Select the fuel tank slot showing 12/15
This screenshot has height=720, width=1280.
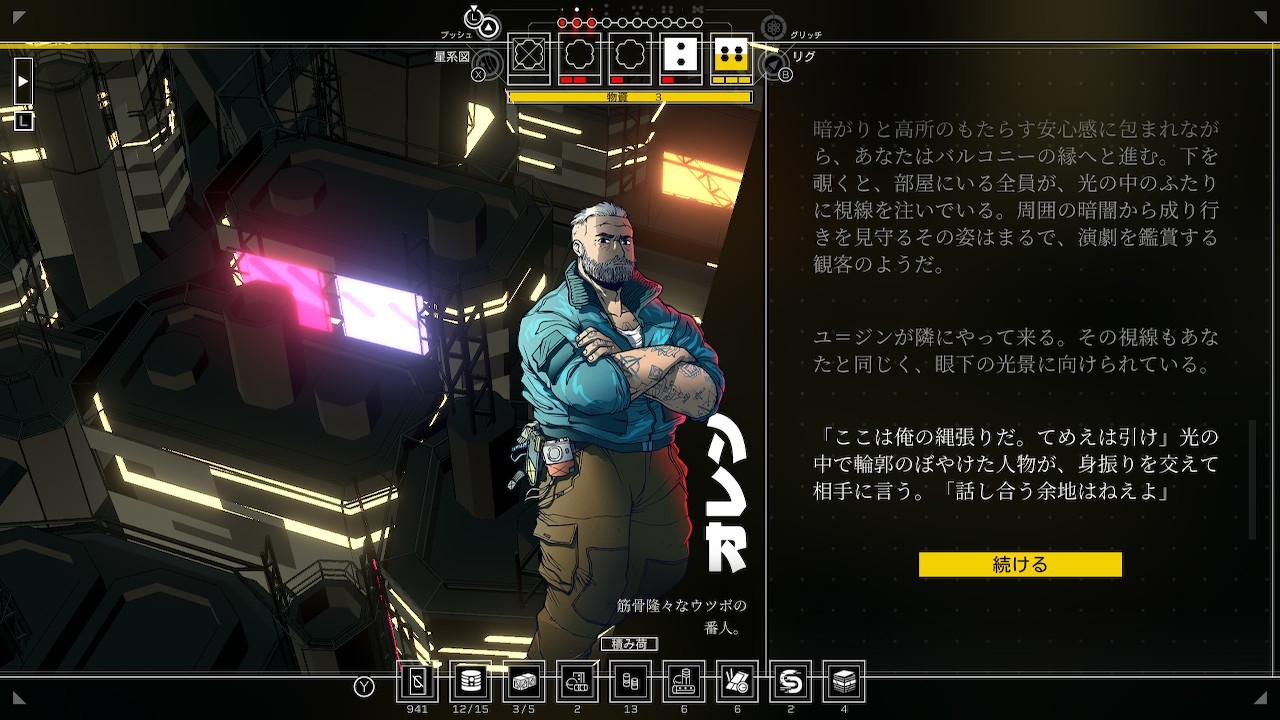point(470,682)
